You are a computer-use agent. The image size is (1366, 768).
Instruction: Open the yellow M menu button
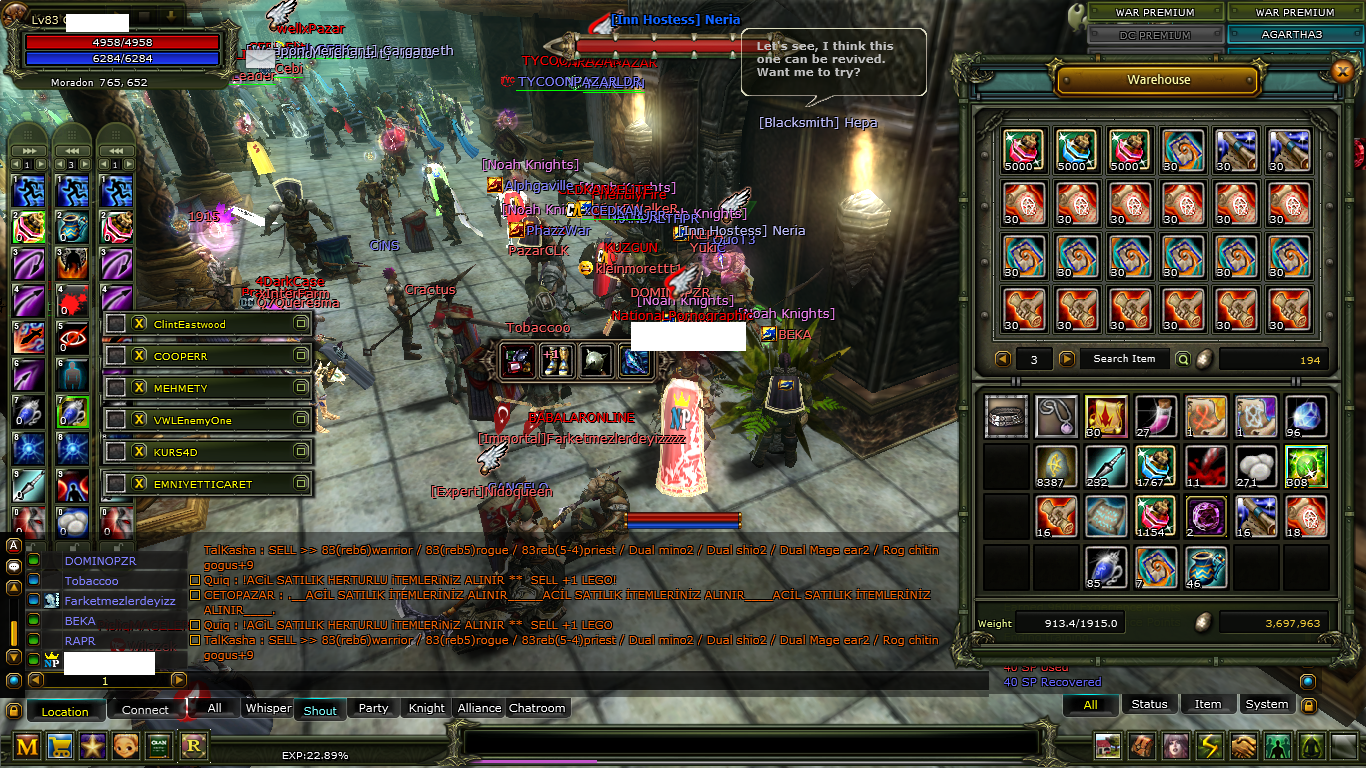coord(28,745)
